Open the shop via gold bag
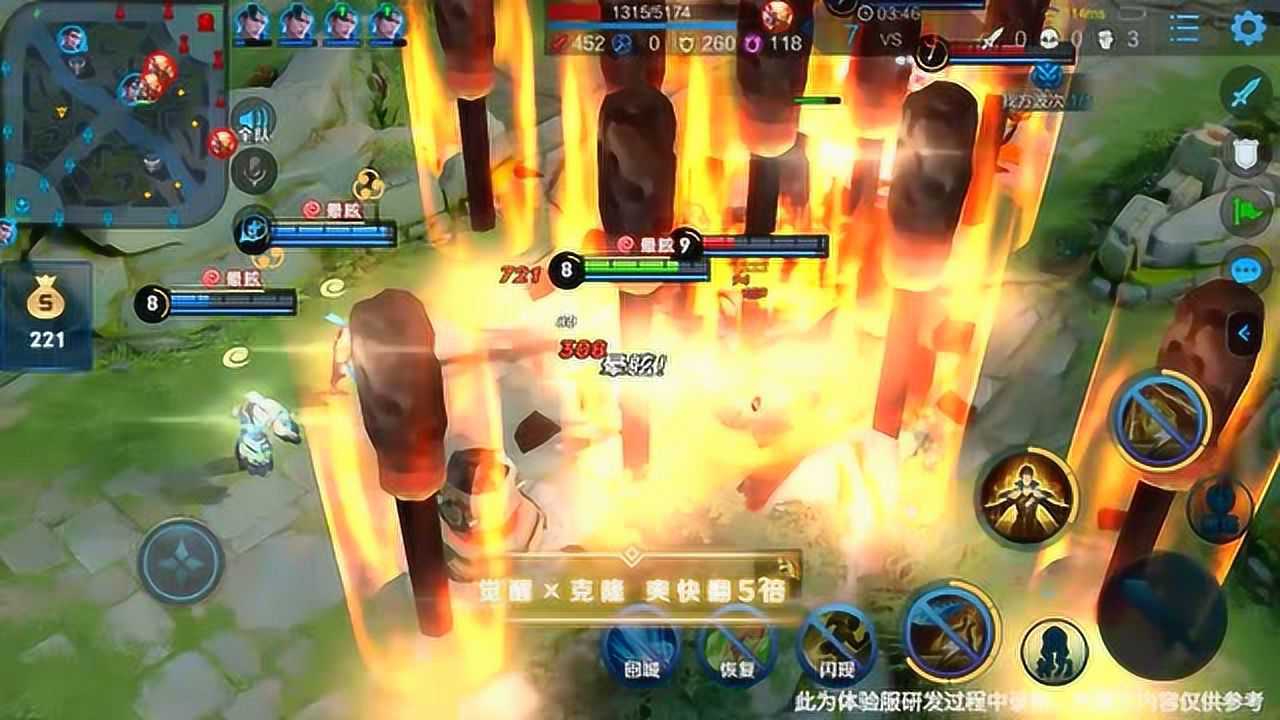This screenshot has width=1280, height=720. (x=46, y=314)
